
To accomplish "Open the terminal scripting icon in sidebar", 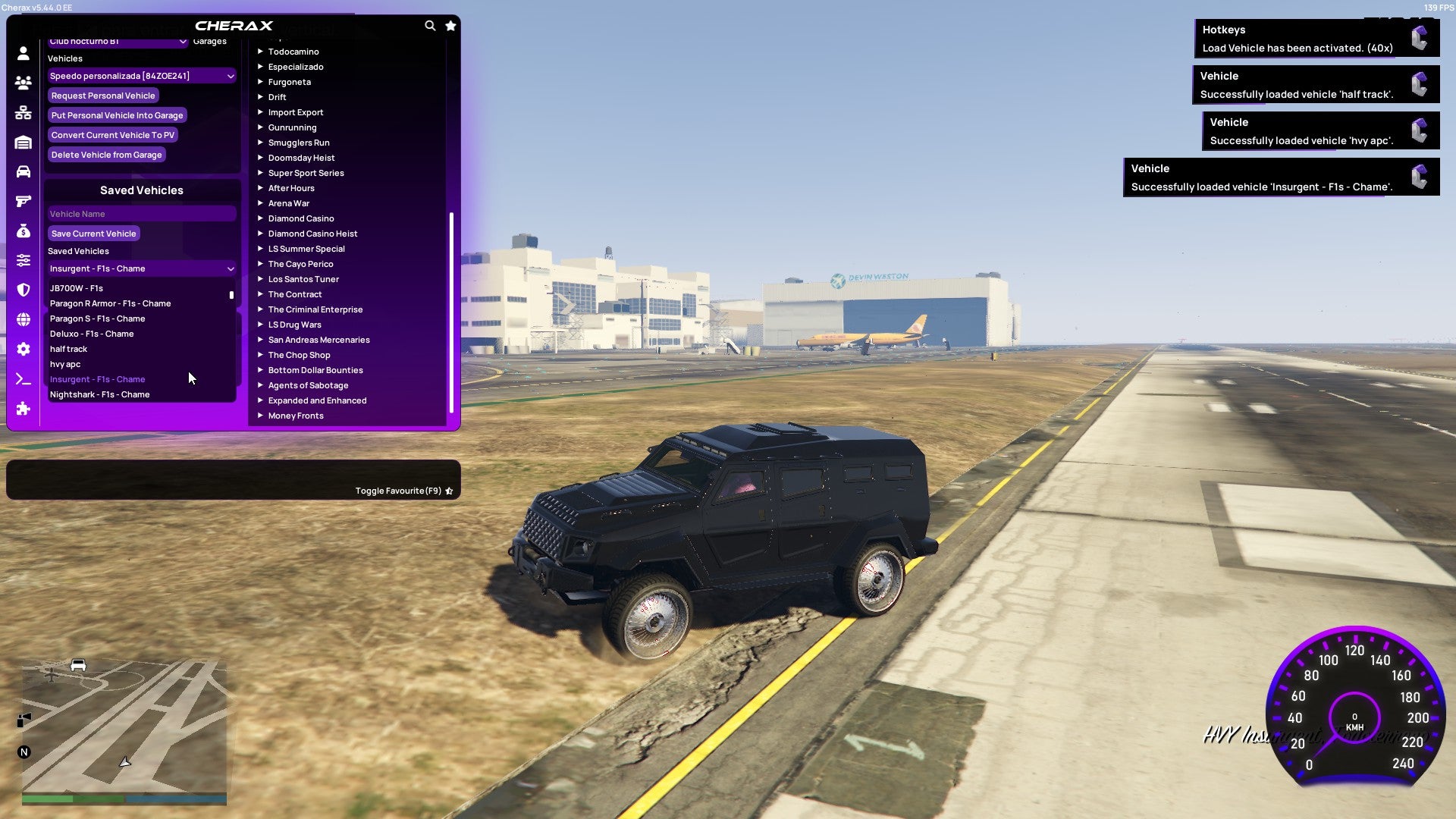I will (x=23, y=379).
